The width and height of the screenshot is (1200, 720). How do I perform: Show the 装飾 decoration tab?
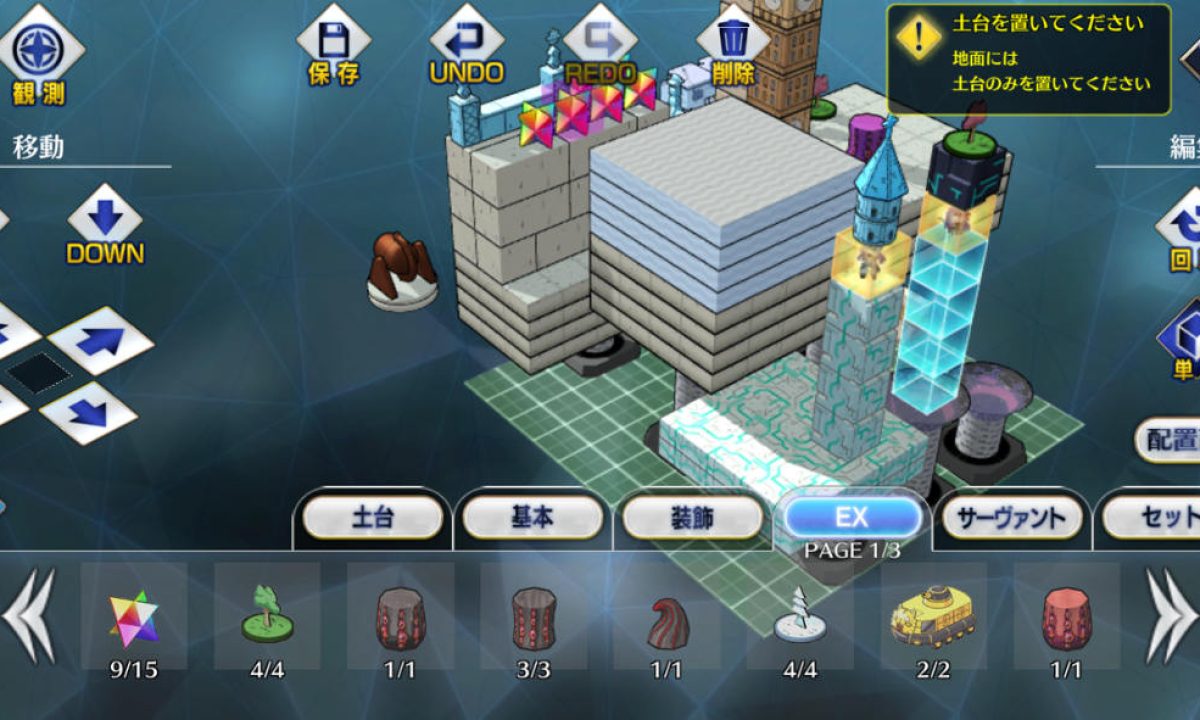(691, 518)
